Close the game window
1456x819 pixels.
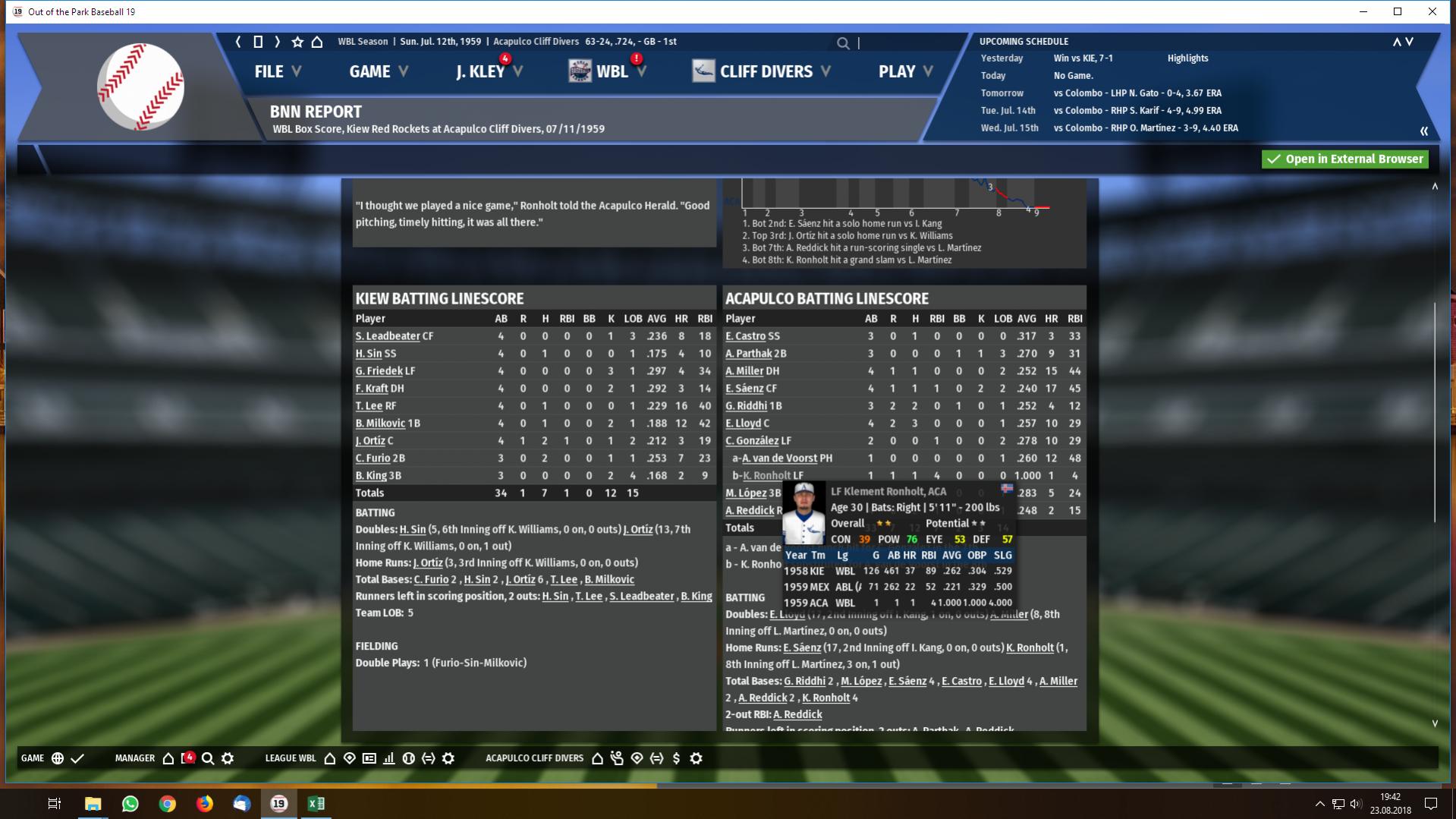tap(1432, 11)
